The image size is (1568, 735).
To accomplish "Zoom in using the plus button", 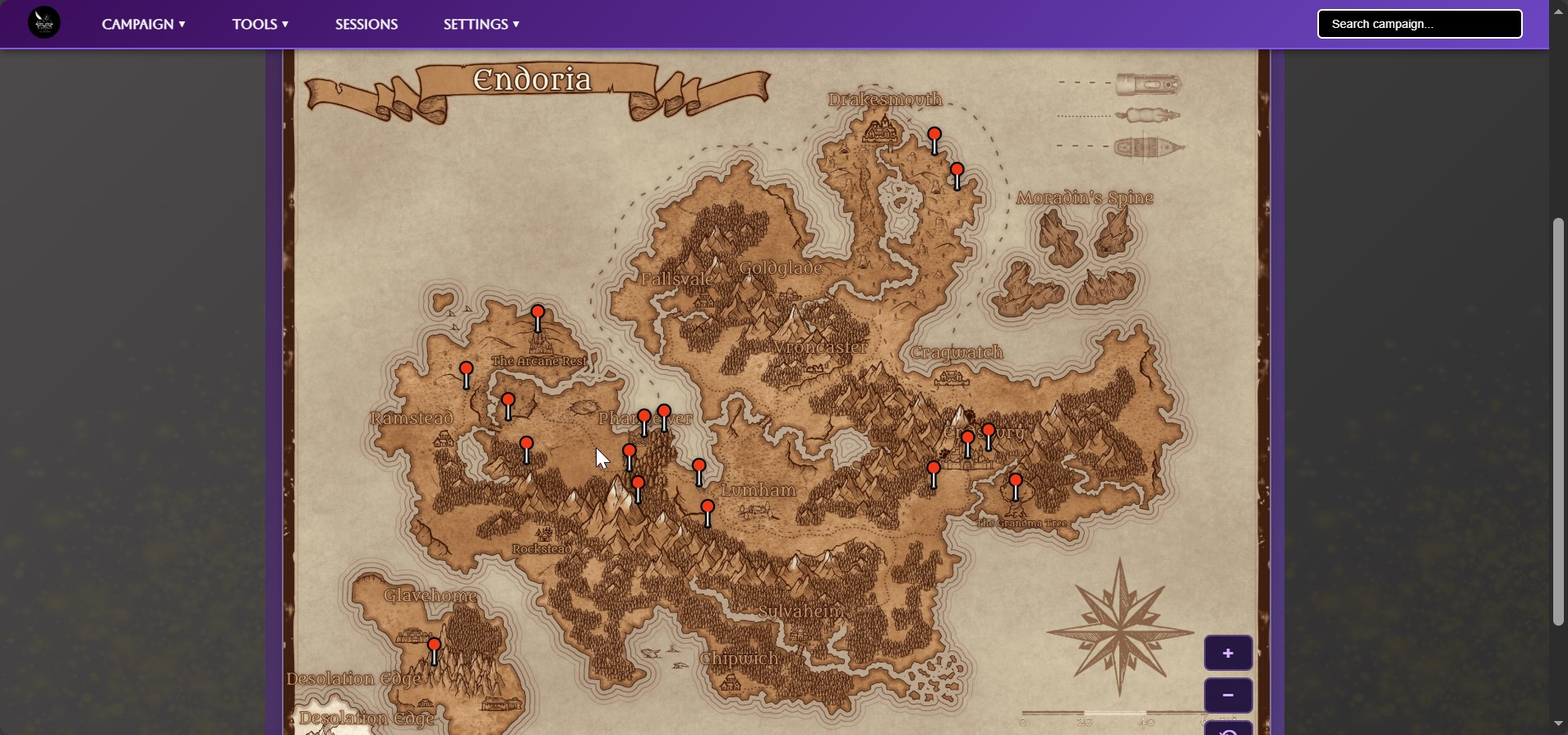I will pyautogui.click(x=1228, y=652).
